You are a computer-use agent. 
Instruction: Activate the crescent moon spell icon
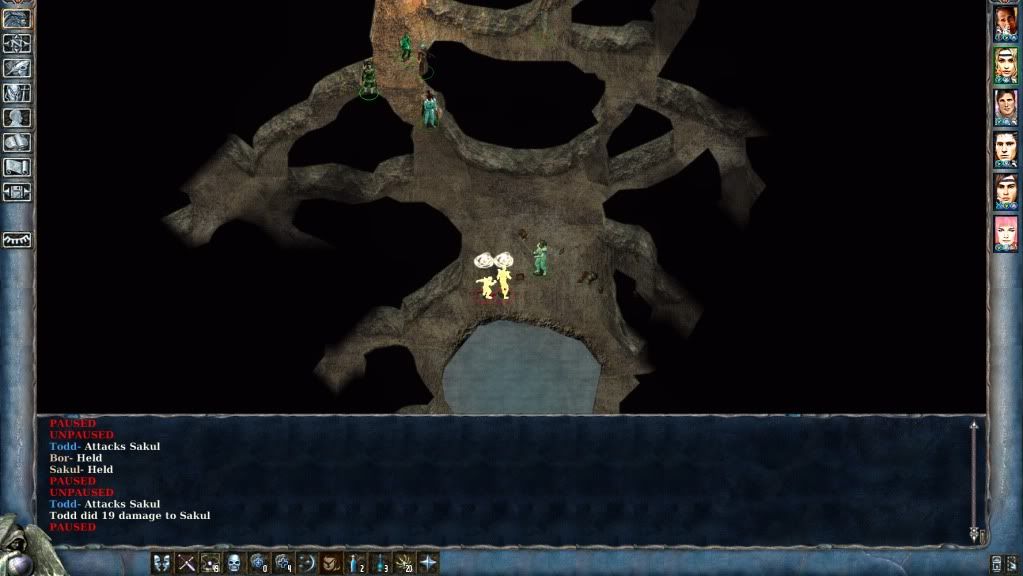pyautogui.click(x=307, y=563)
